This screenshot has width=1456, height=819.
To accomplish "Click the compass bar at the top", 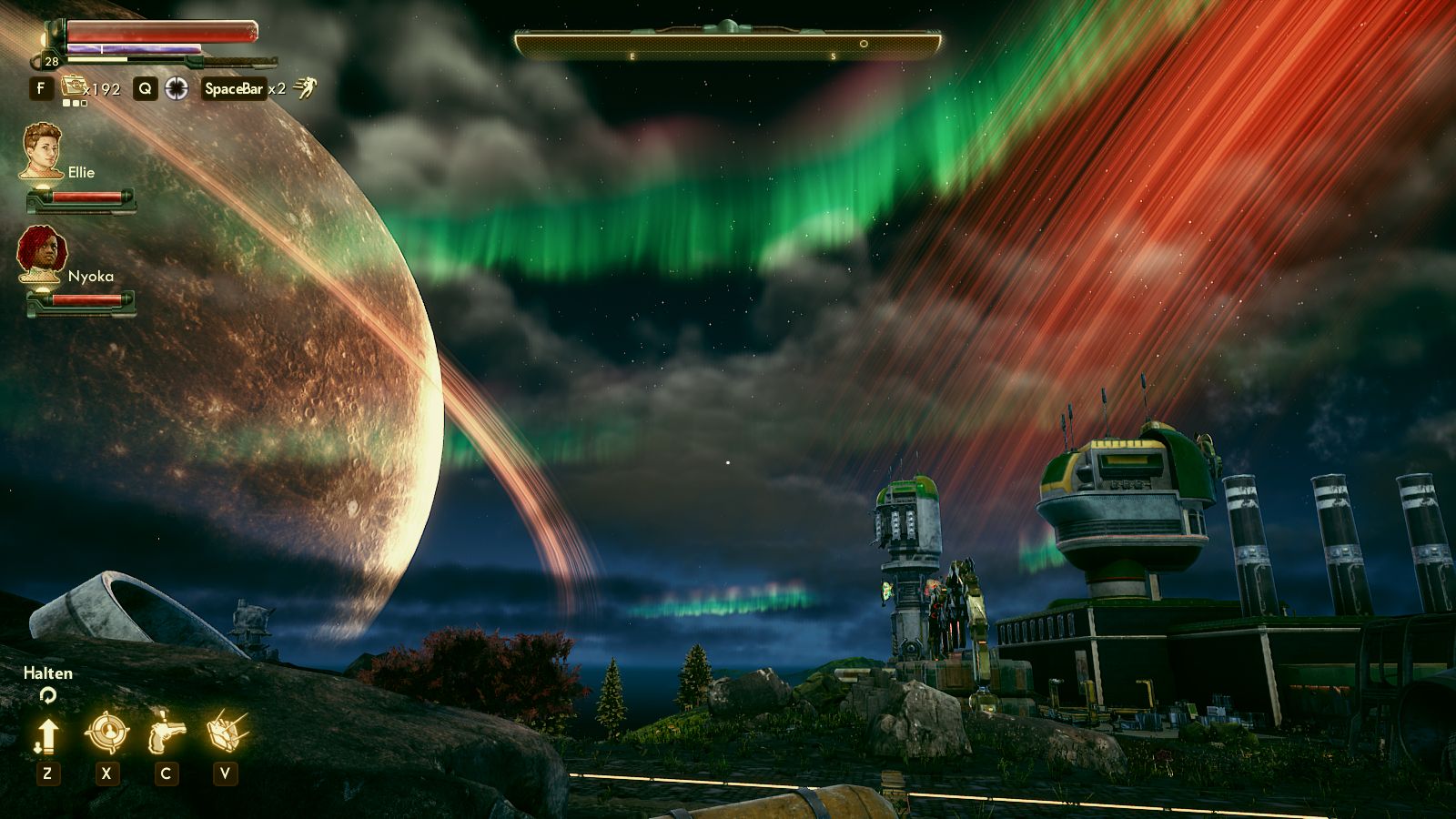I will coord(727,44).
